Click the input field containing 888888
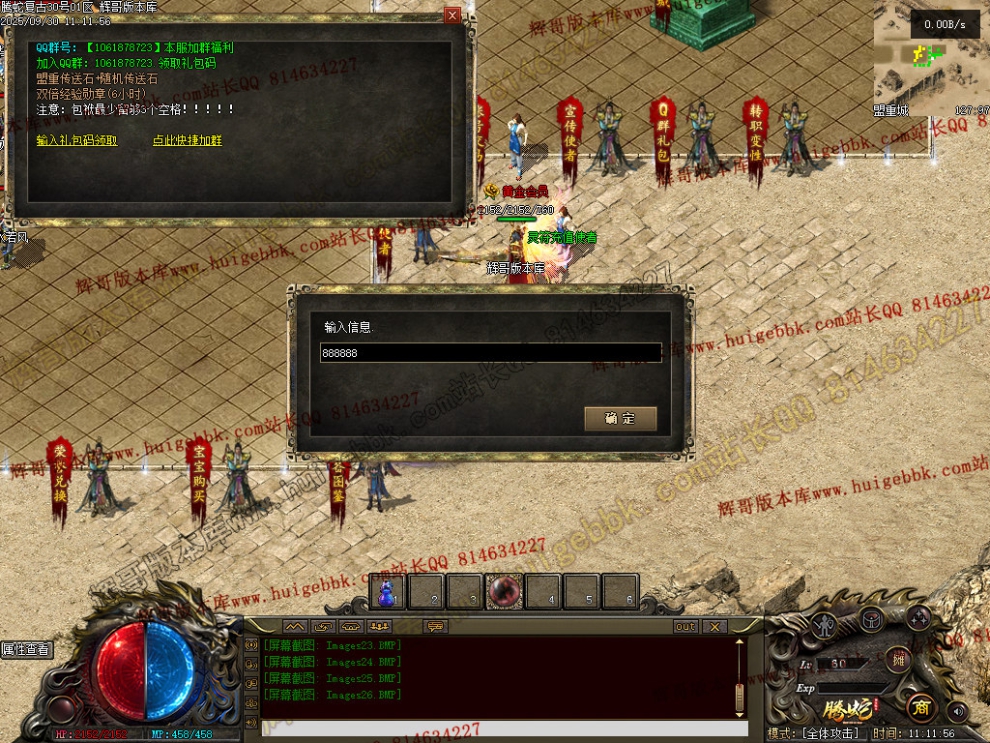 490,353
